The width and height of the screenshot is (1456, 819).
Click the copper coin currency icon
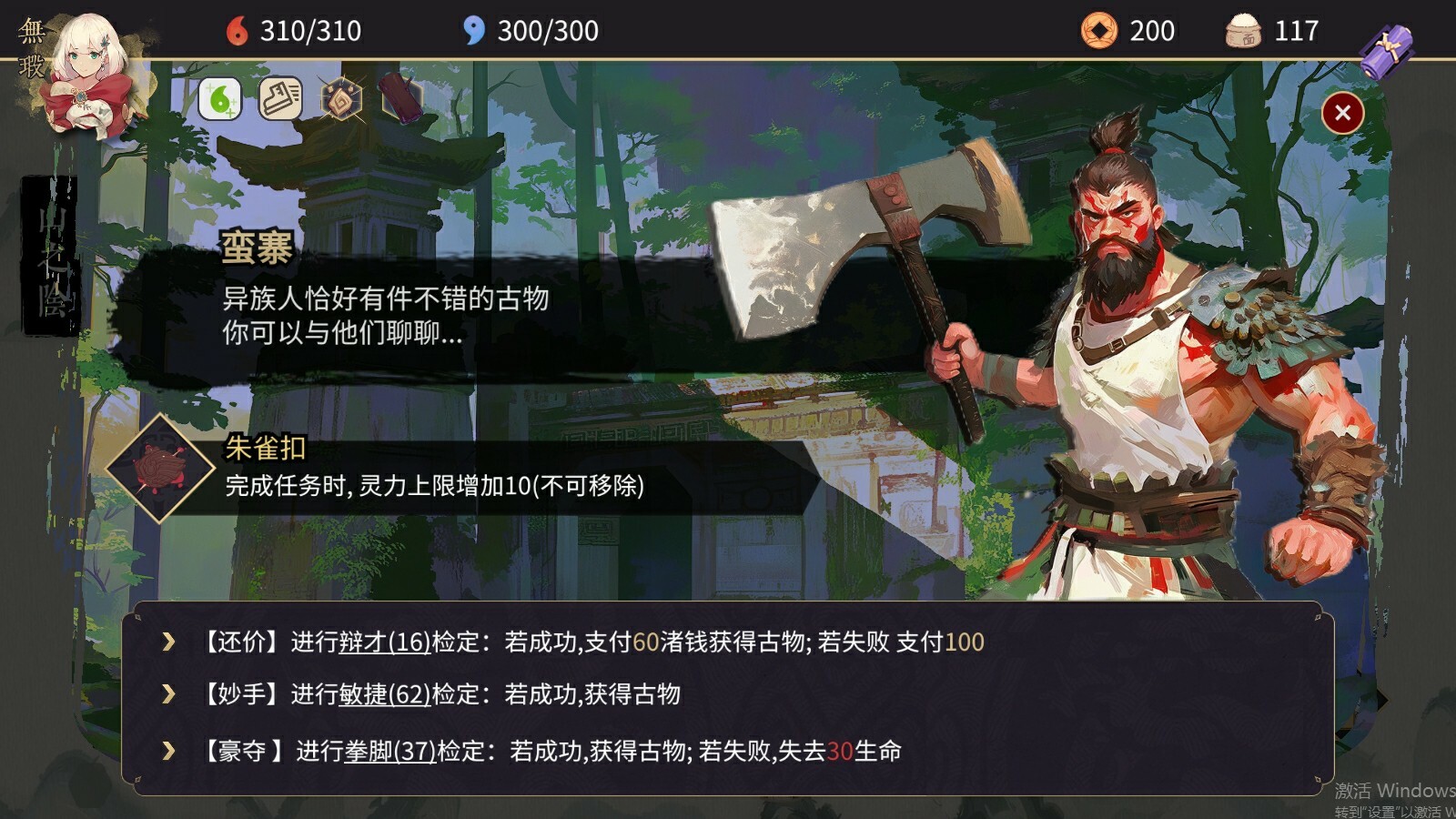(1100, 30)
